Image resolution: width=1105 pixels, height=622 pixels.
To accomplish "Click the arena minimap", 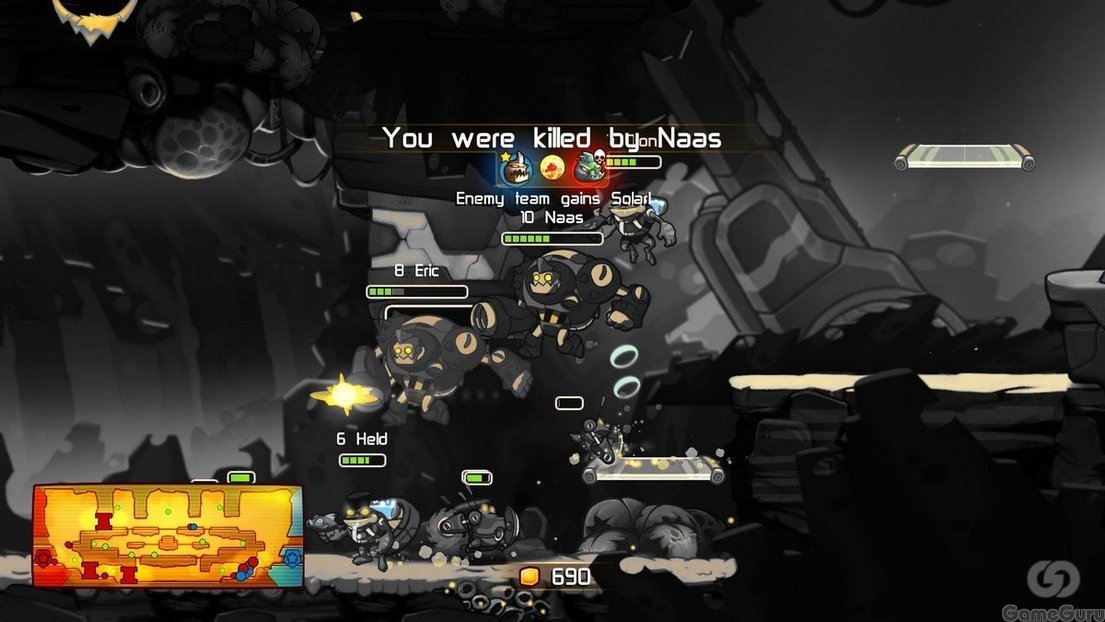I will click(x=168, y=535).
